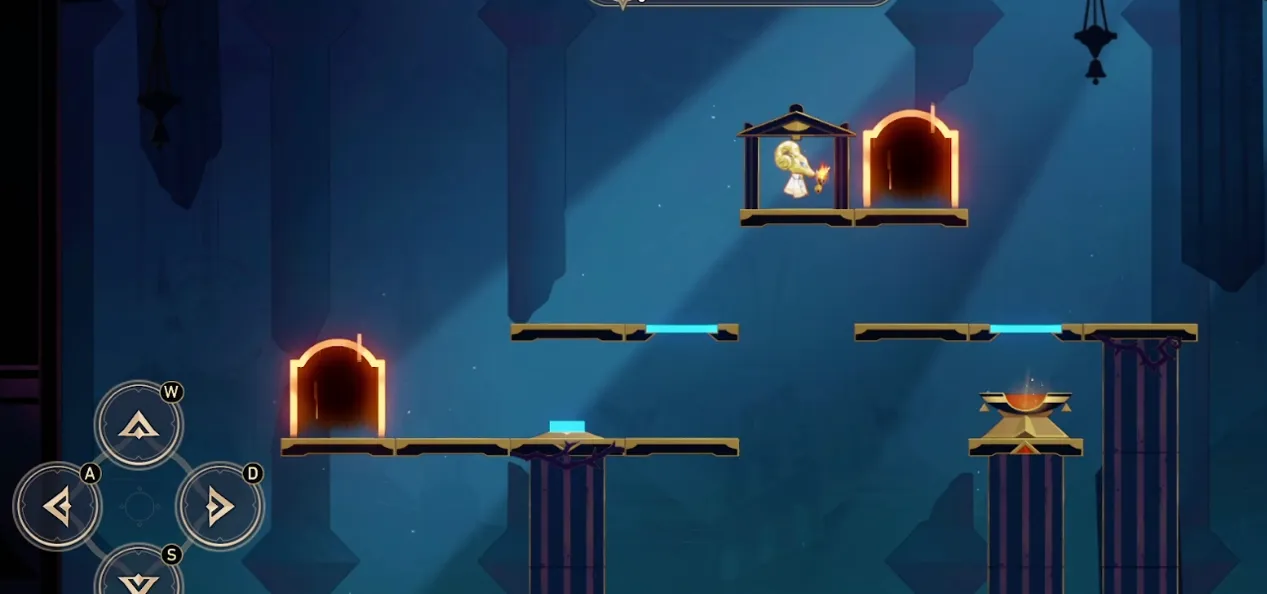The width and height of the screenshot is (1267, 594).
Task: Tap the down arrow directional button
Action: point(139,579)
